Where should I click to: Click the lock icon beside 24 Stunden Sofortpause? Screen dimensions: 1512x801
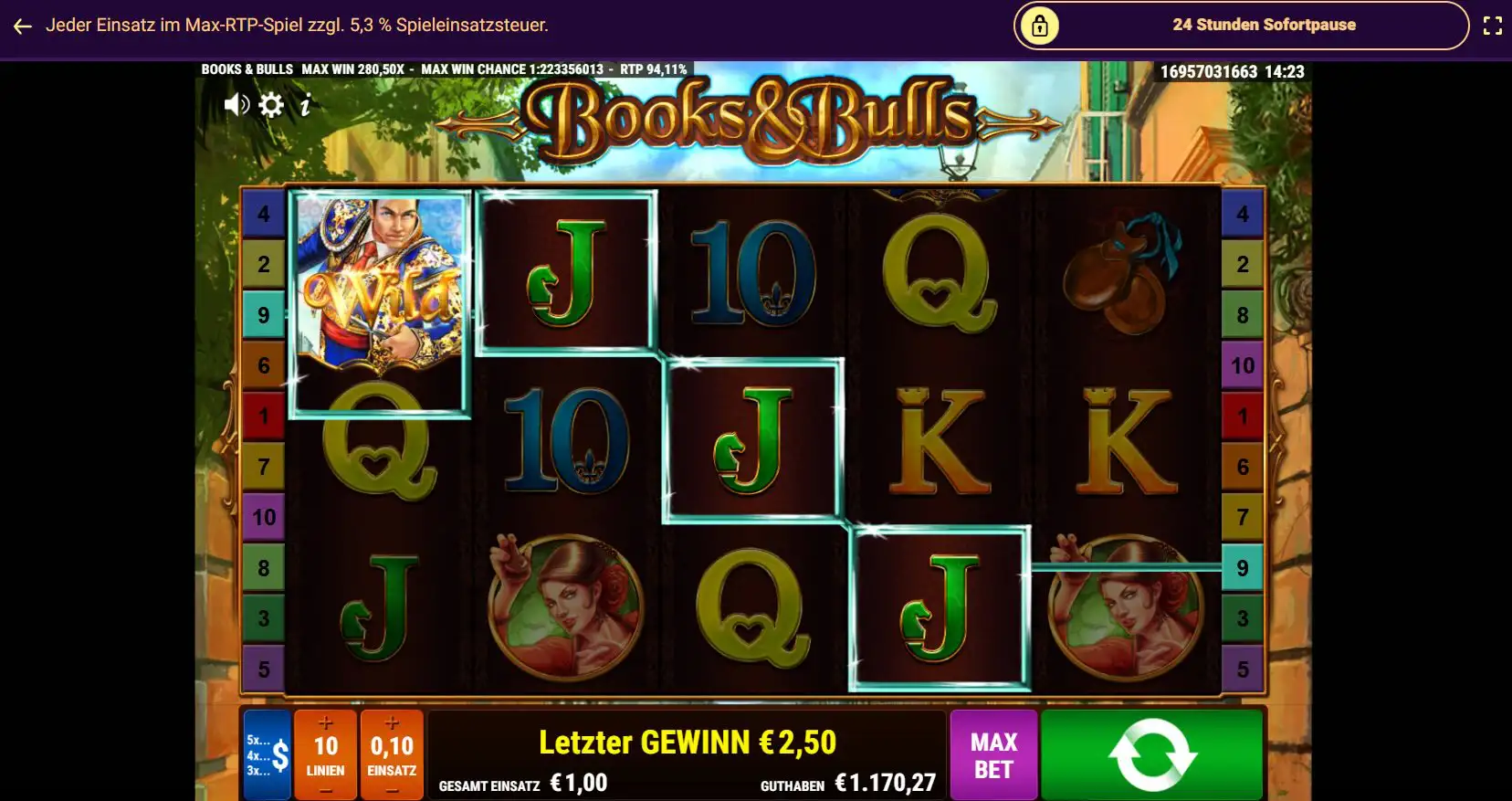coord(1040,25)
